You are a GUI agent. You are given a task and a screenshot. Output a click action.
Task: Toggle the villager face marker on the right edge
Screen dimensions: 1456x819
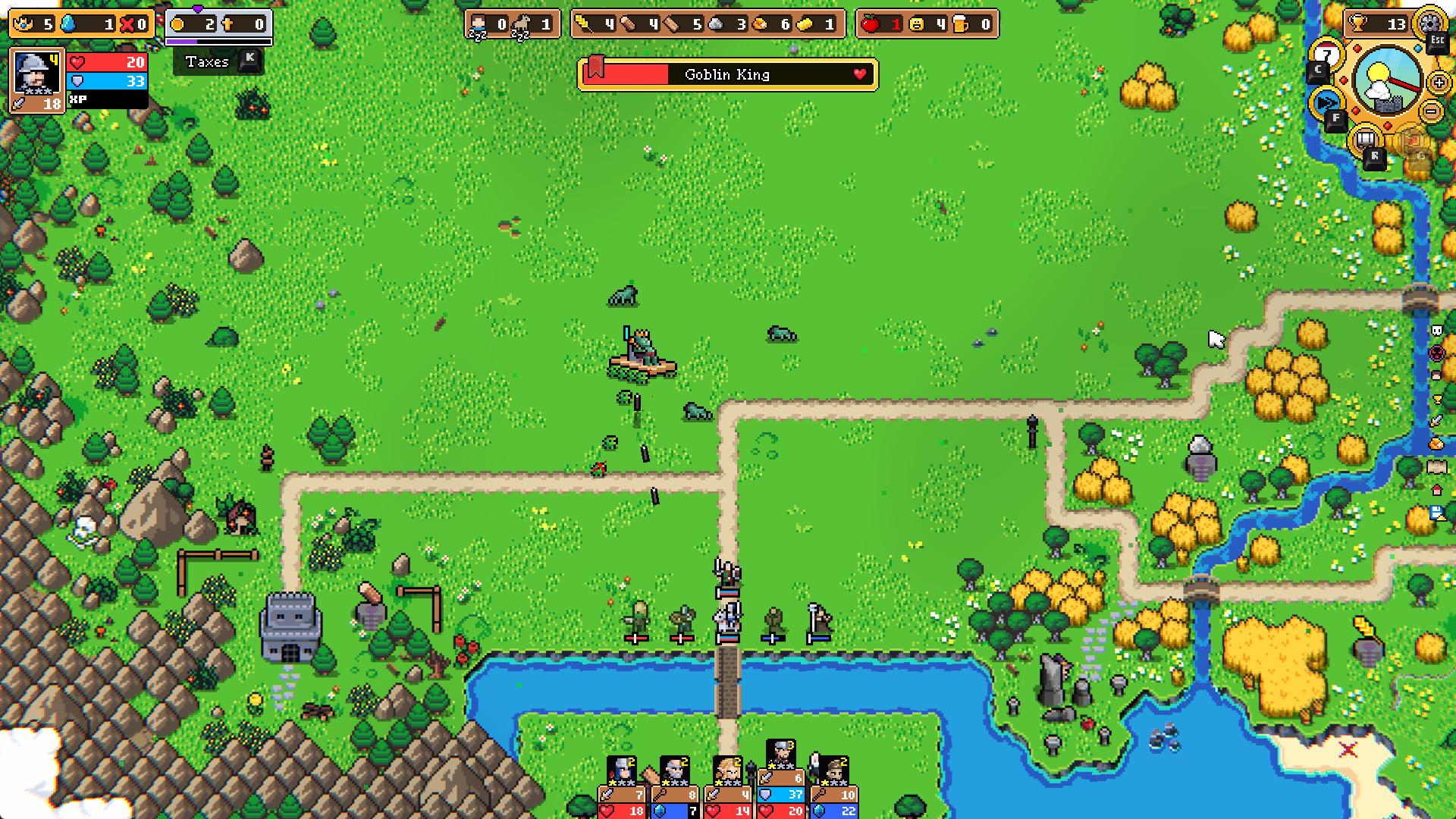[x=1436, y=373]
